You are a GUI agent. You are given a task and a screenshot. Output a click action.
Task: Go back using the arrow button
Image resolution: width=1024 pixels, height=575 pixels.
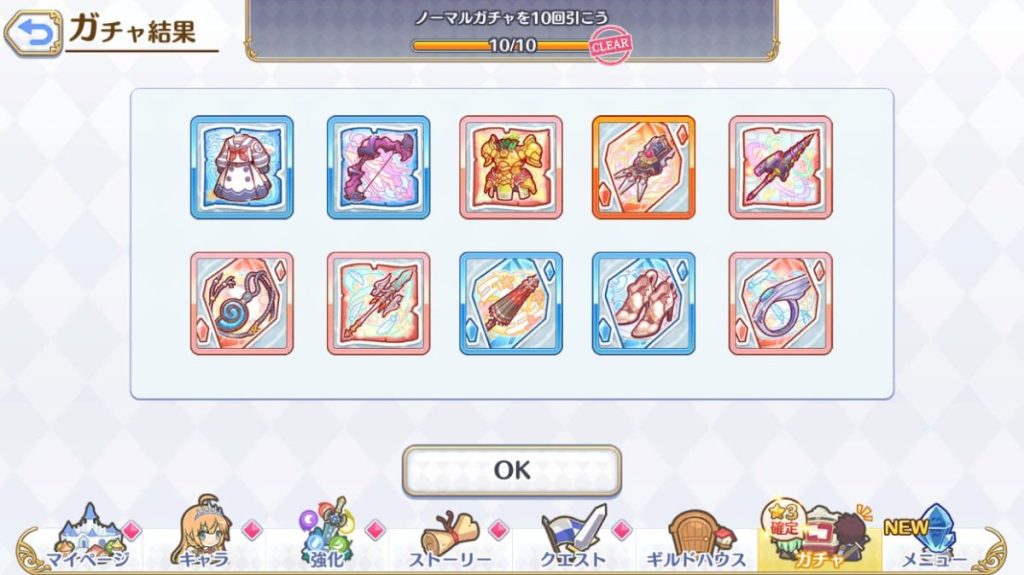tap(33, 34)
